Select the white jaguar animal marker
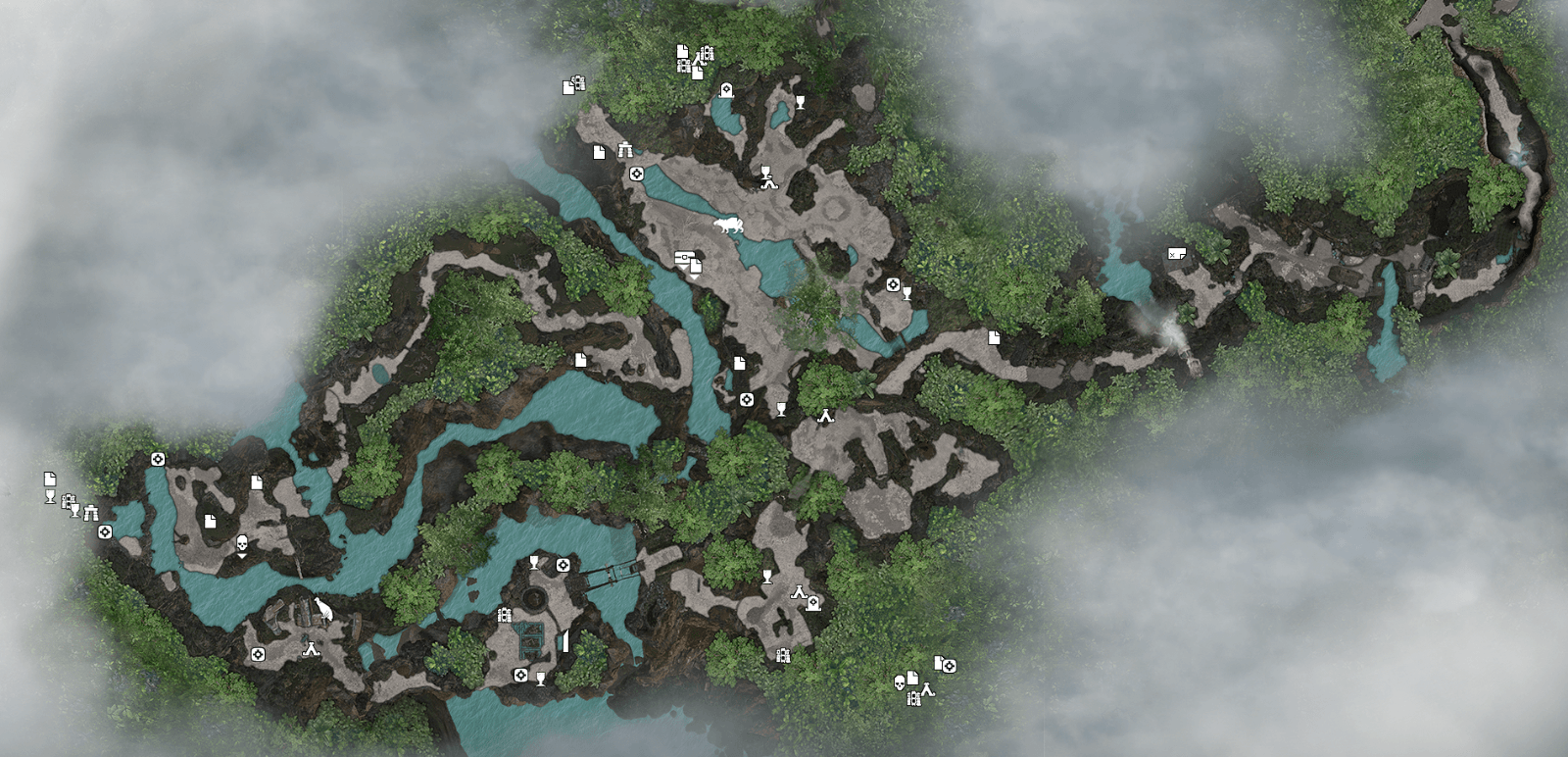Viewport: 1568px width, 757px height. pos(729,224)
